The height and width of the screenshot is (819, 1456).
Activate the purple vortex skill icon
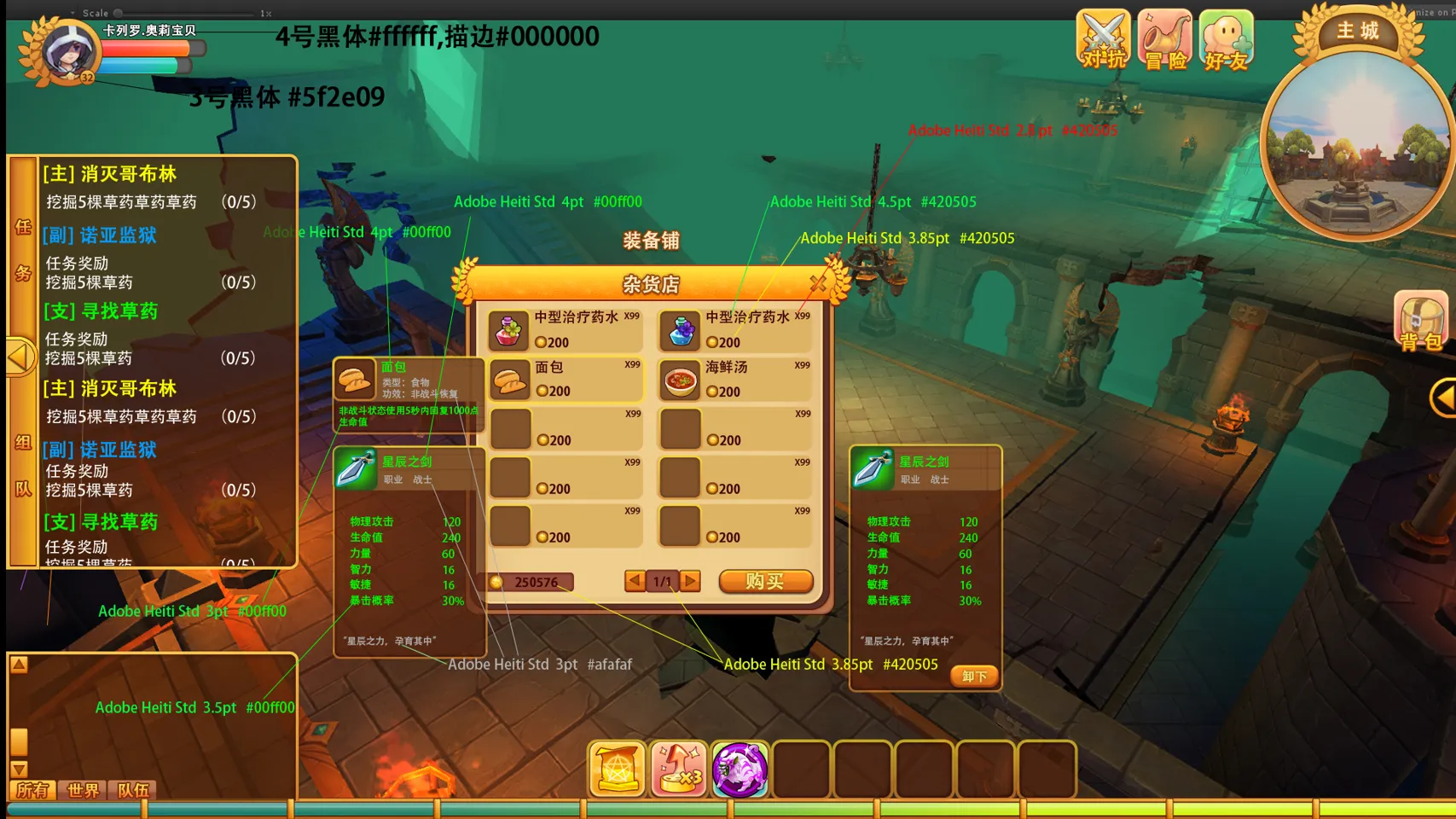point(740,770)
